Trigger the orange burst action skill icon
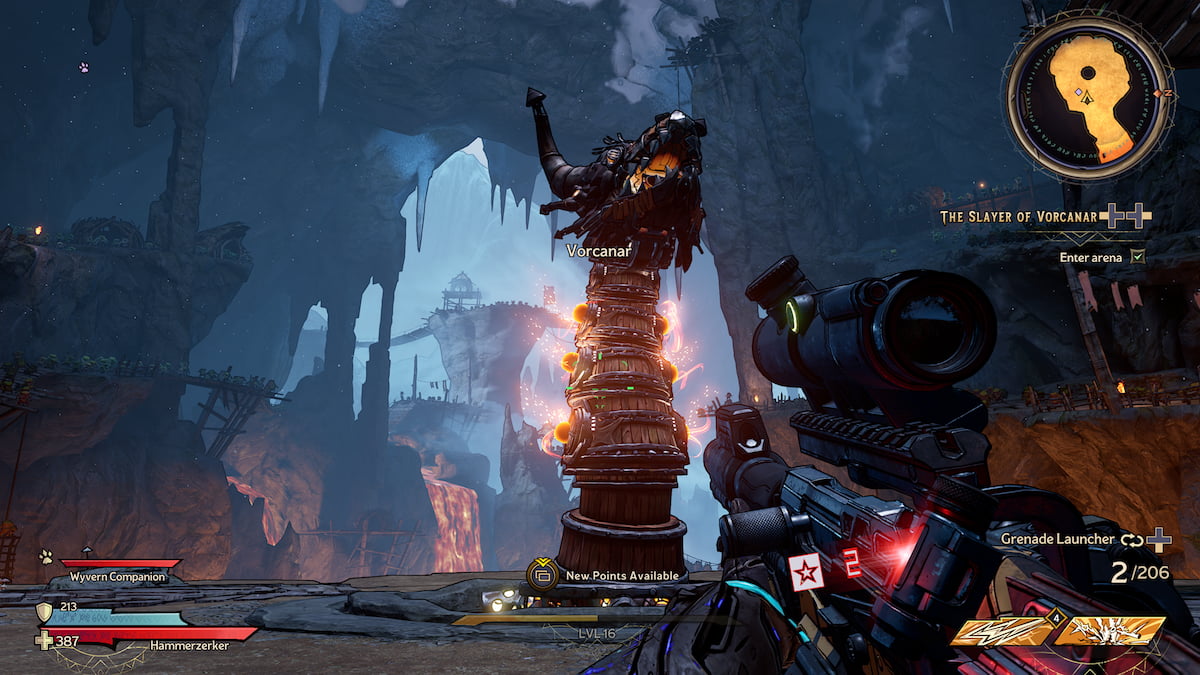1200x675 pixels. coord(1110,632)
